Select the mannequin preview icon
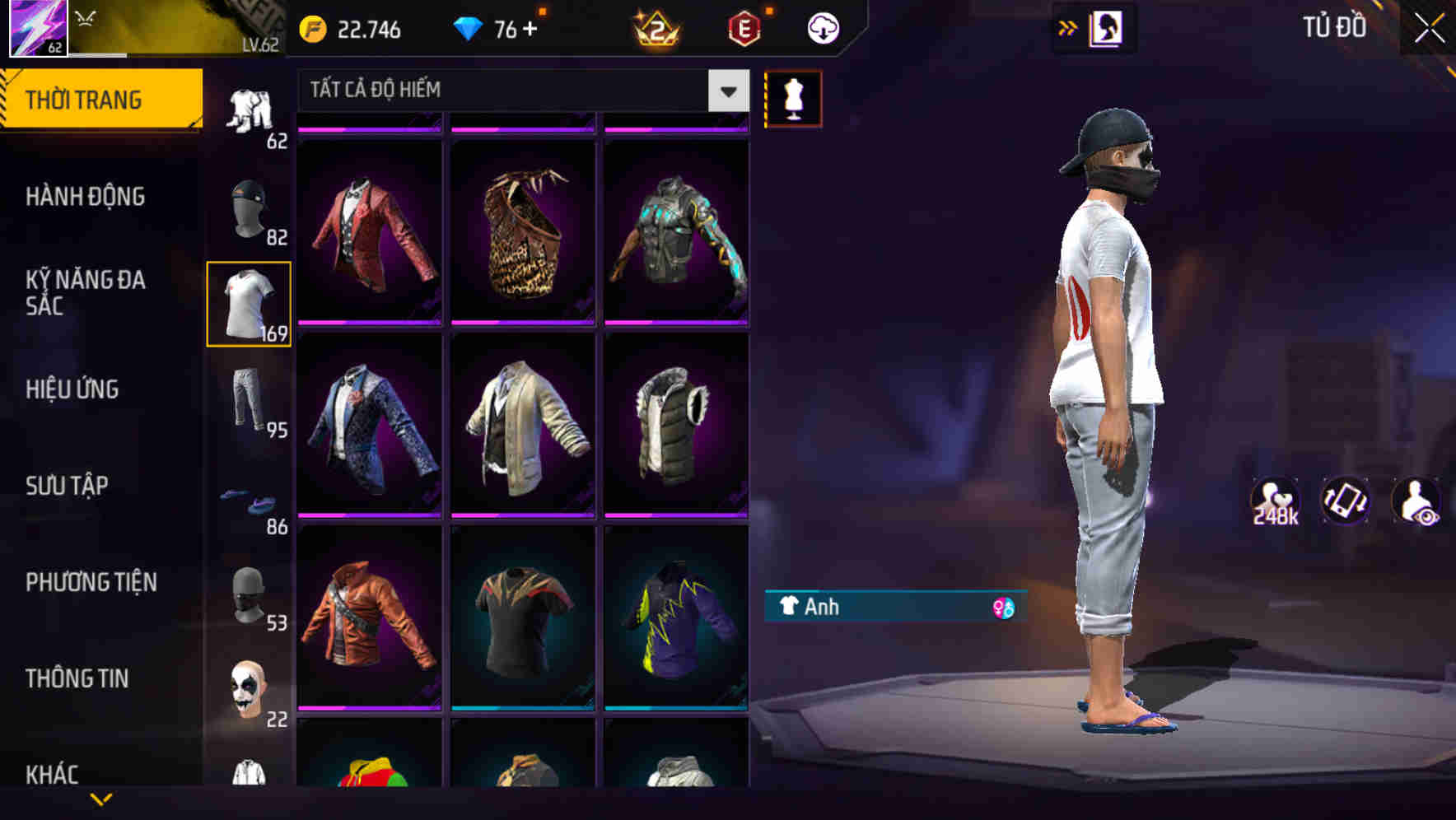Image resolution: width=1456 pixels, height=820 pixels. click(x=793, y=96)
